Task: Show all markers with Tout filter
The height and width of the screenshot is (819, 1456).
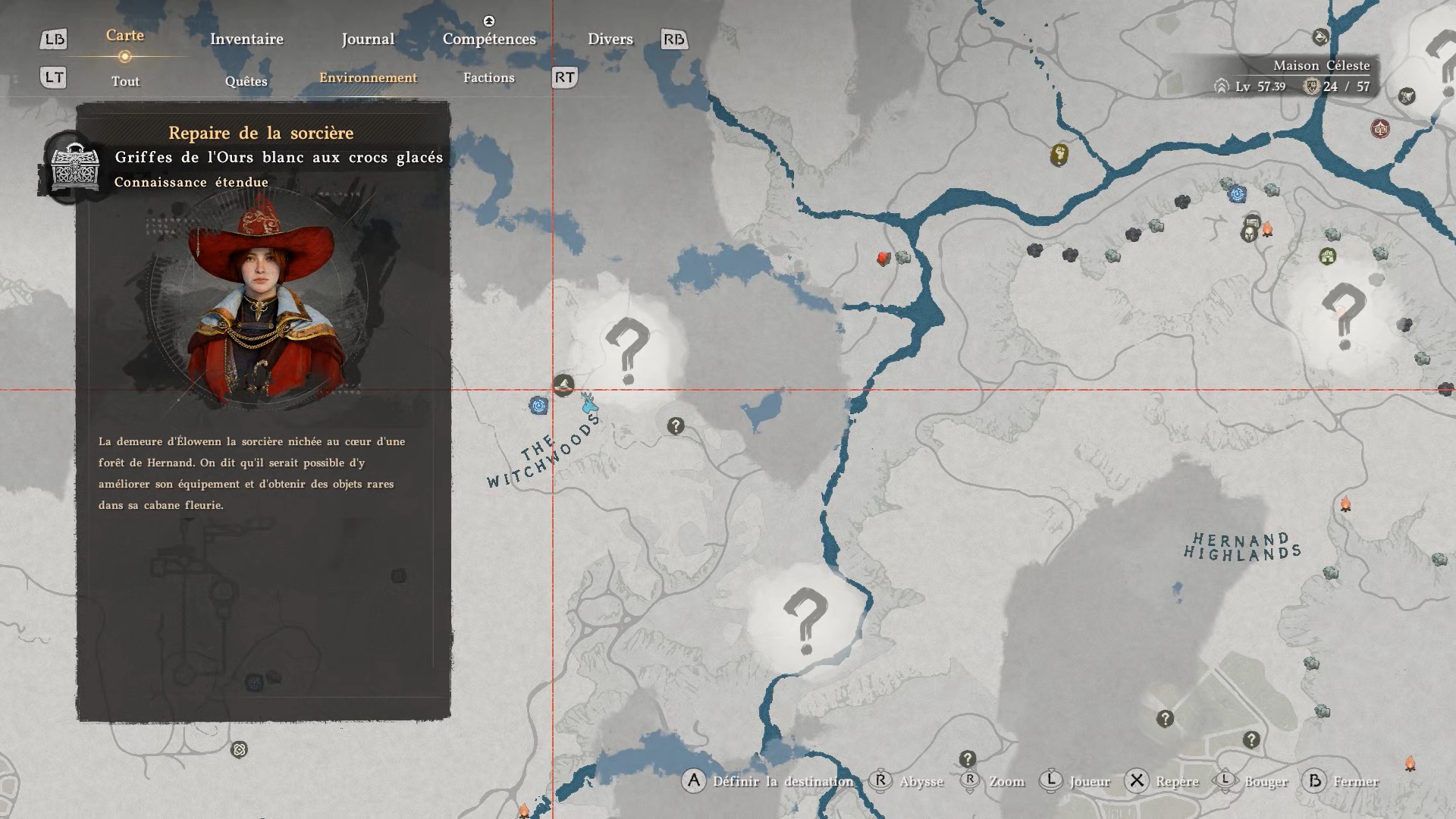Action: tap(125, 81)
